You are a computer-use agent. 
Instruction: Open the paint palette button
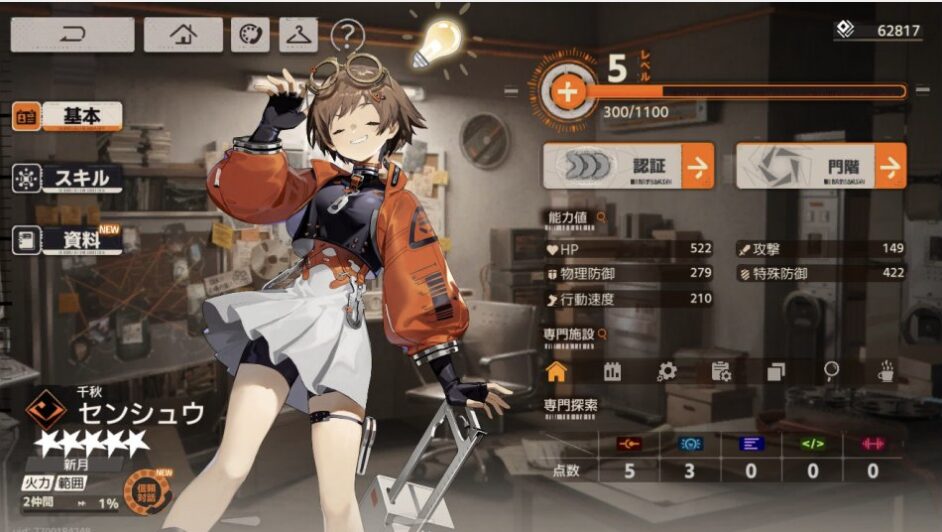tap(250, 35)
